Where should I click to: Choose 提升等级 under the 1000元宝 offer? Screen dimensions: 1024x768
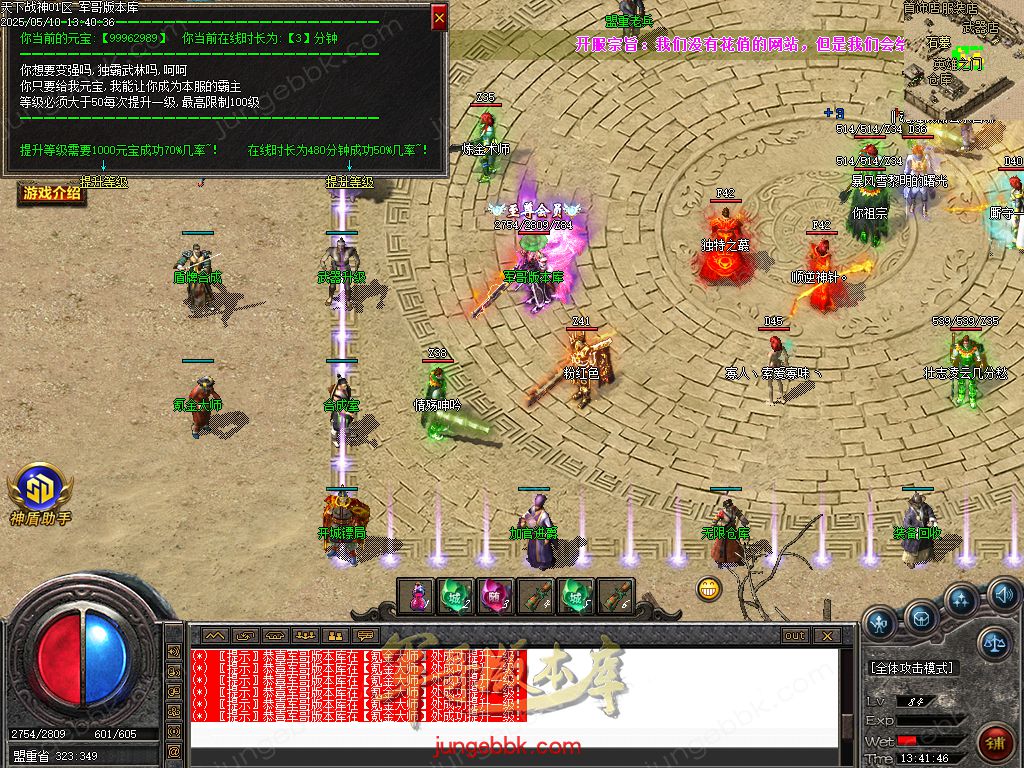click(103, 182)
